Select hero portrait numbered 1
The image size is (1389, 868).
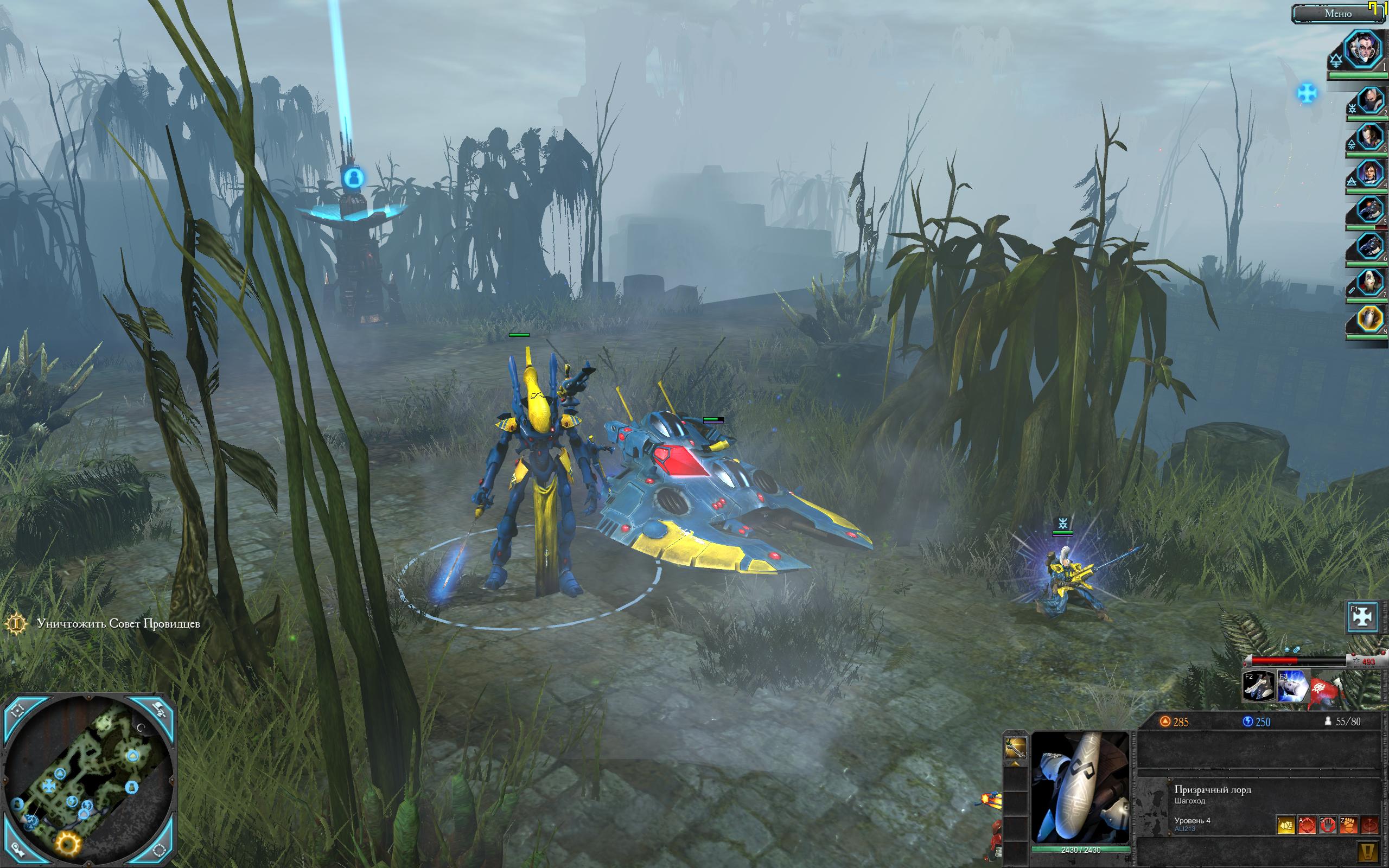[x=1363, y=49]
